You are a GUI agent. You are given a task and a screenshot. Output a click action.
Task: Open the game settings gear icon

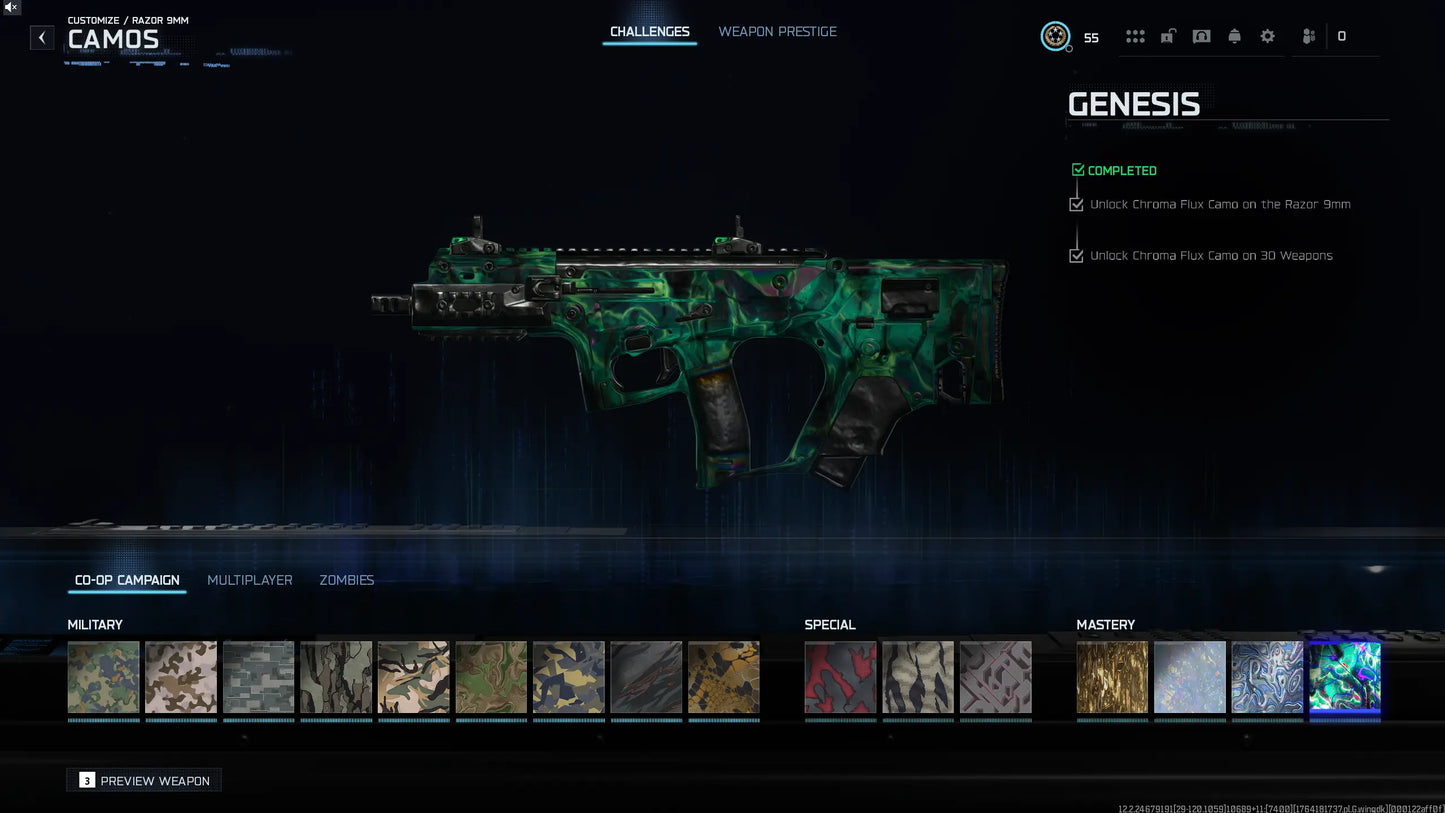pyautogui.click(x=1267, y=35)
